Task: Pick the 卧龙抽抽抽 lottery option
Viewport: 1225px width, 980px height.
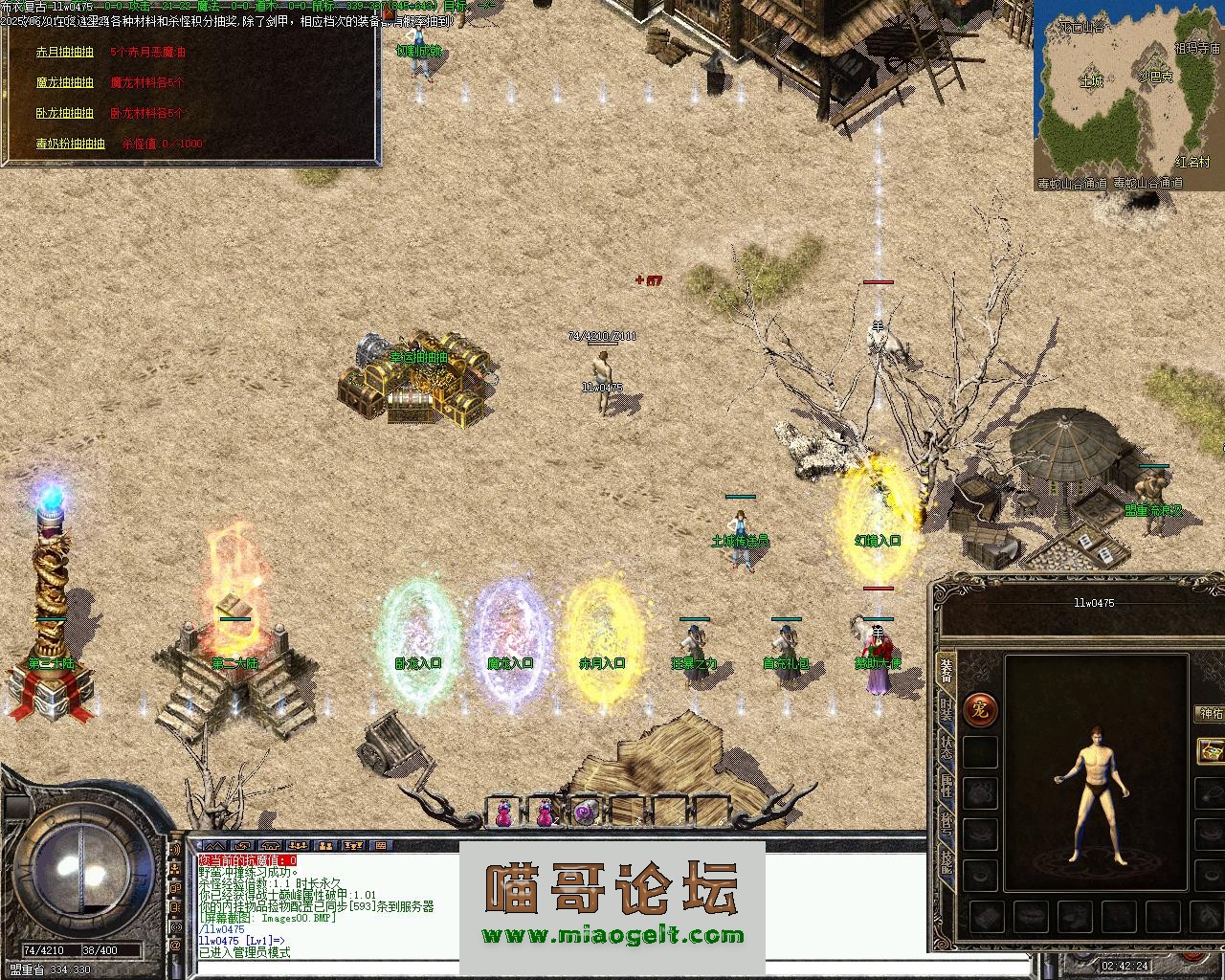Action: pyautogui.click(x=65, y=114)
